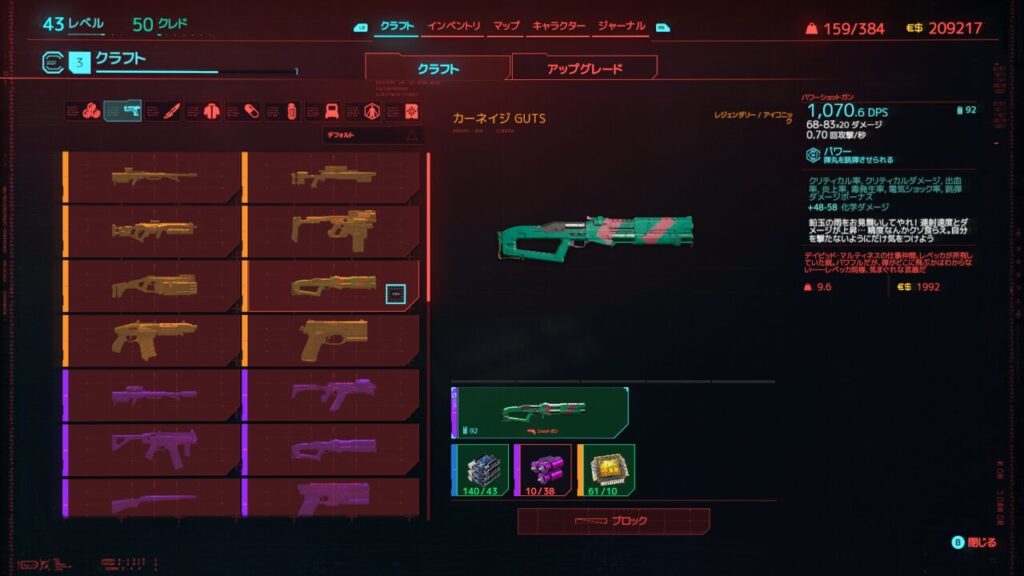Choose the capsule consumables filter
The height and width of the screenshot is (576, 1024).
(252, 110)
